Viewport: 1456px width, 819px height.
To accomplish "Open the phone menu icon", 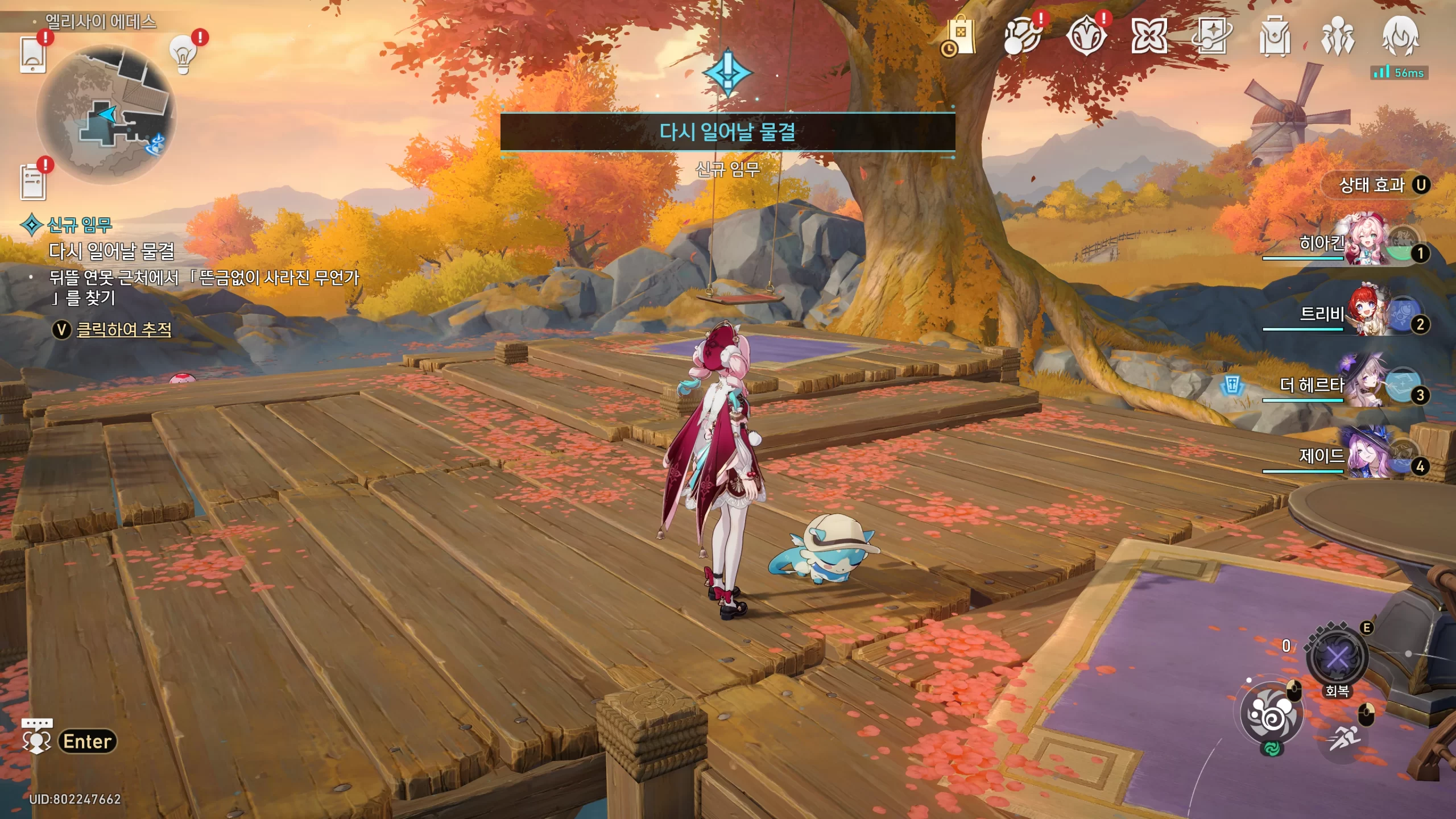I will click(x=32, y=55).
